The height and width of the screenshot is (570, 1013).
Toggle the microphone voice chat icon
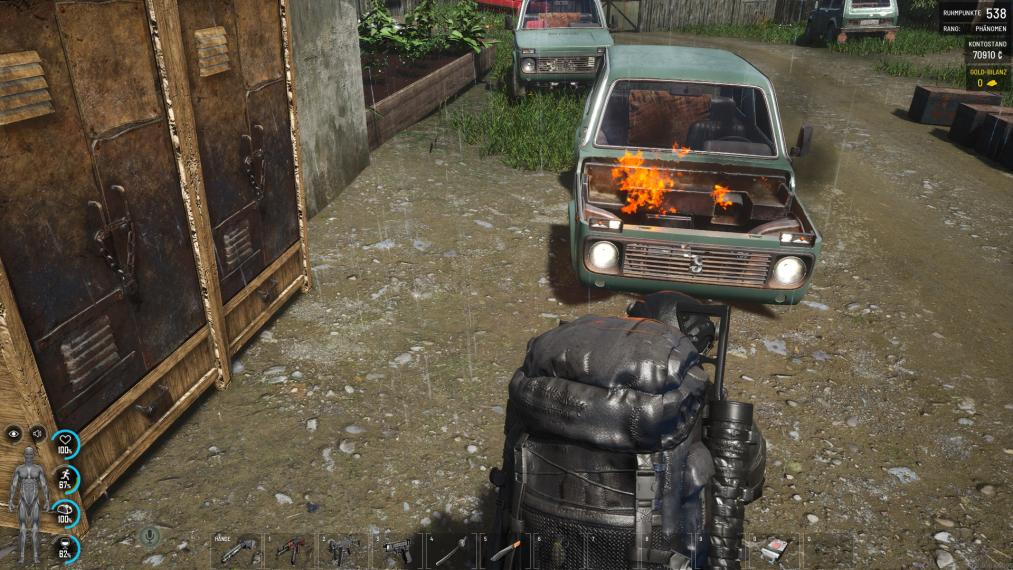149,537
